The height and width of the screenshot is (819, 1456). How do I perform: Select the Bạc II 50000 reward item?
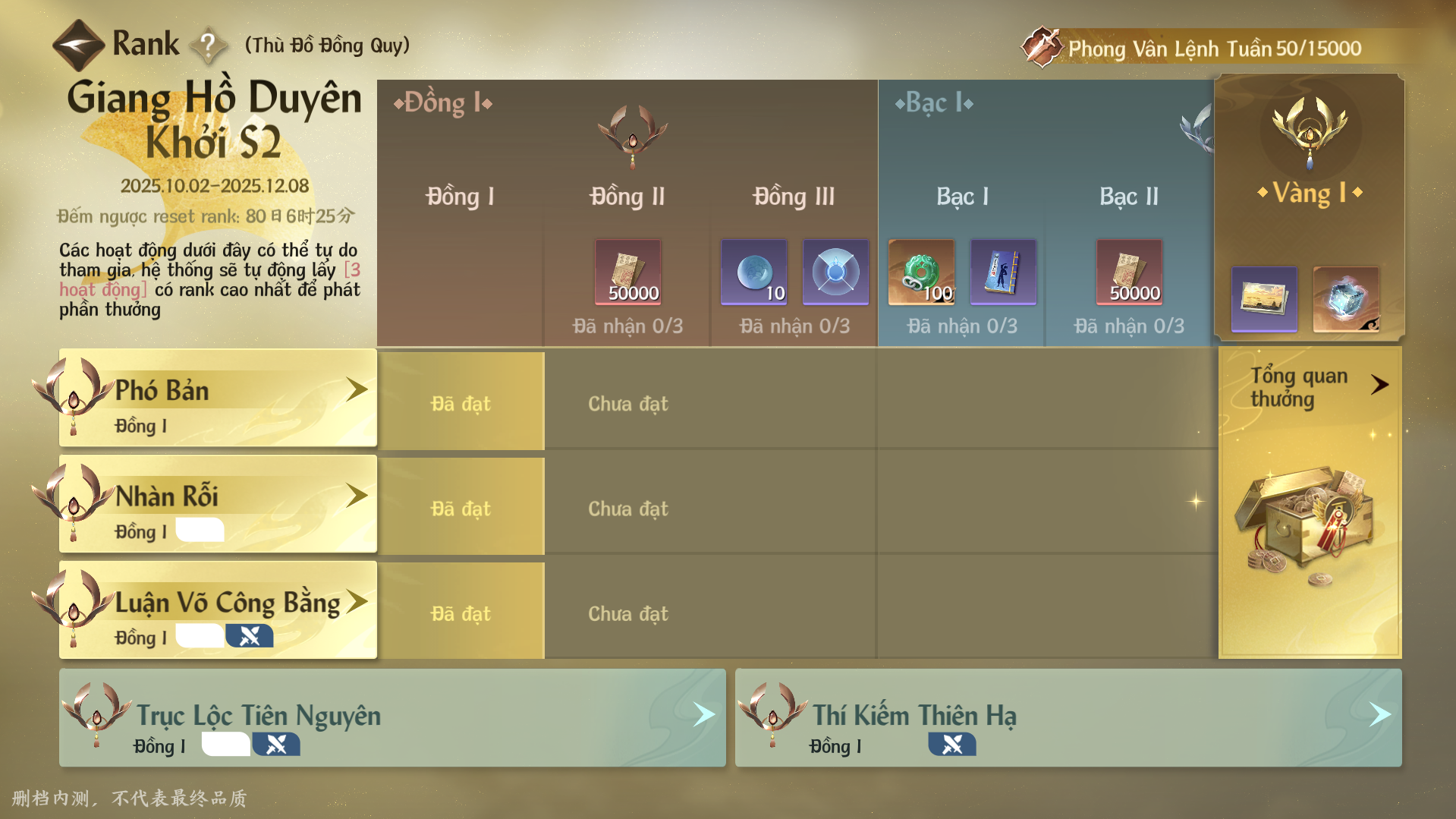click(x=1129, y=272)
